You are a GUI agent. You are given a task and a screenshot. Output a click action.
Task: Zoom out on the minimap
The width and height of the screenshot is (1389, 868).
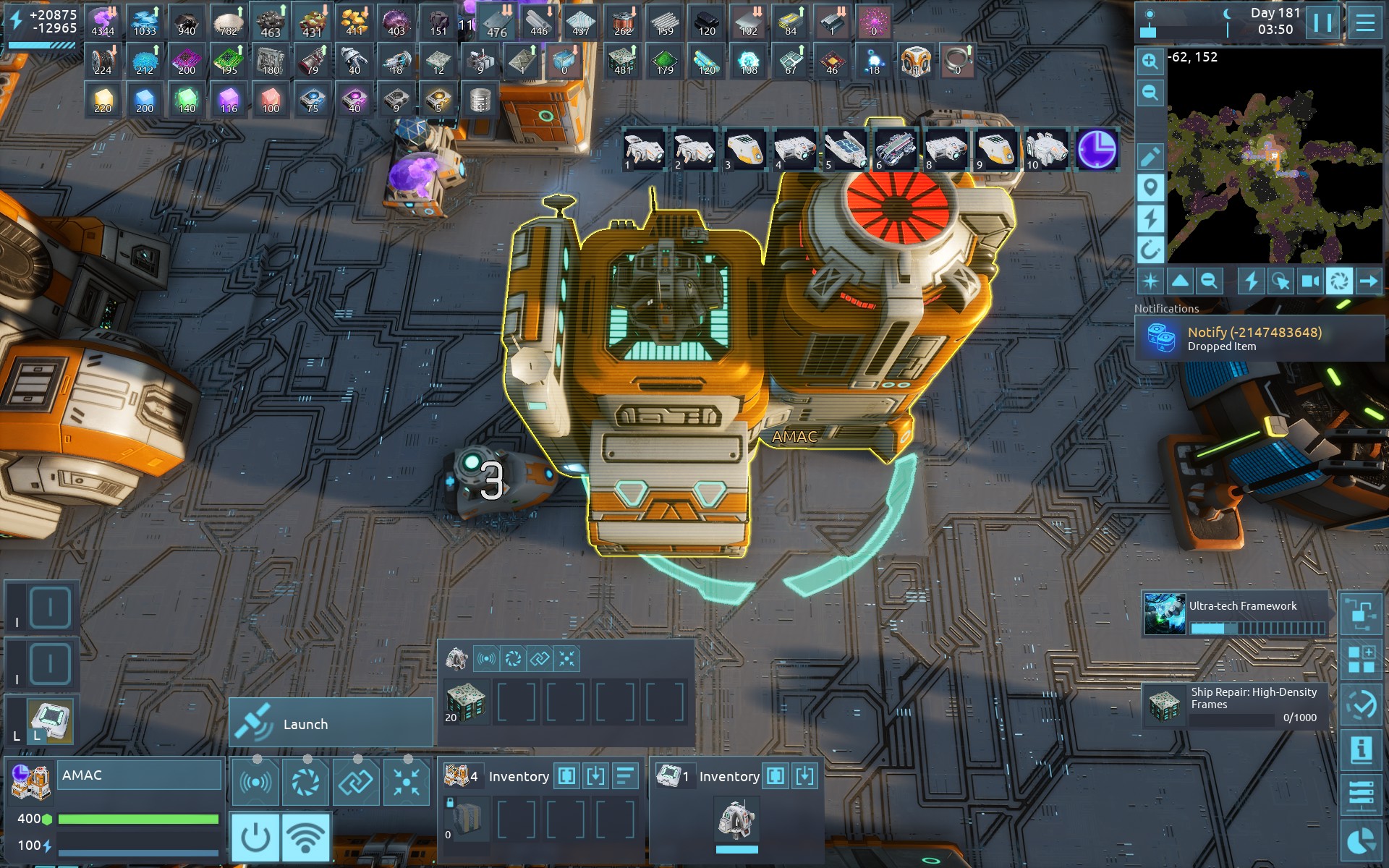pyautogui.click(x=1150, y=93)
